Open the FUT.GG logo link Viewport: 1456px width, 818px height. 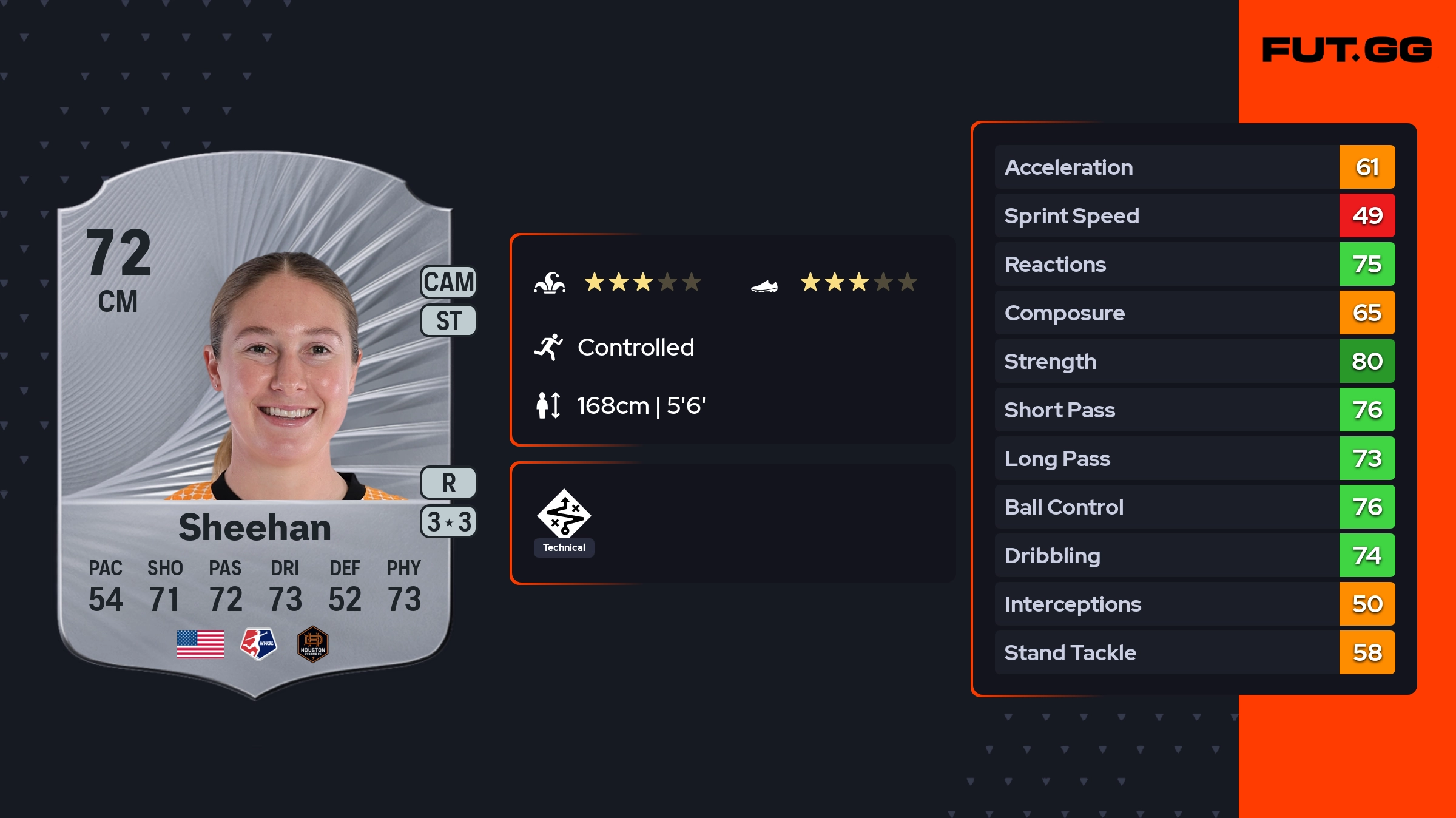click(1347, 50)
